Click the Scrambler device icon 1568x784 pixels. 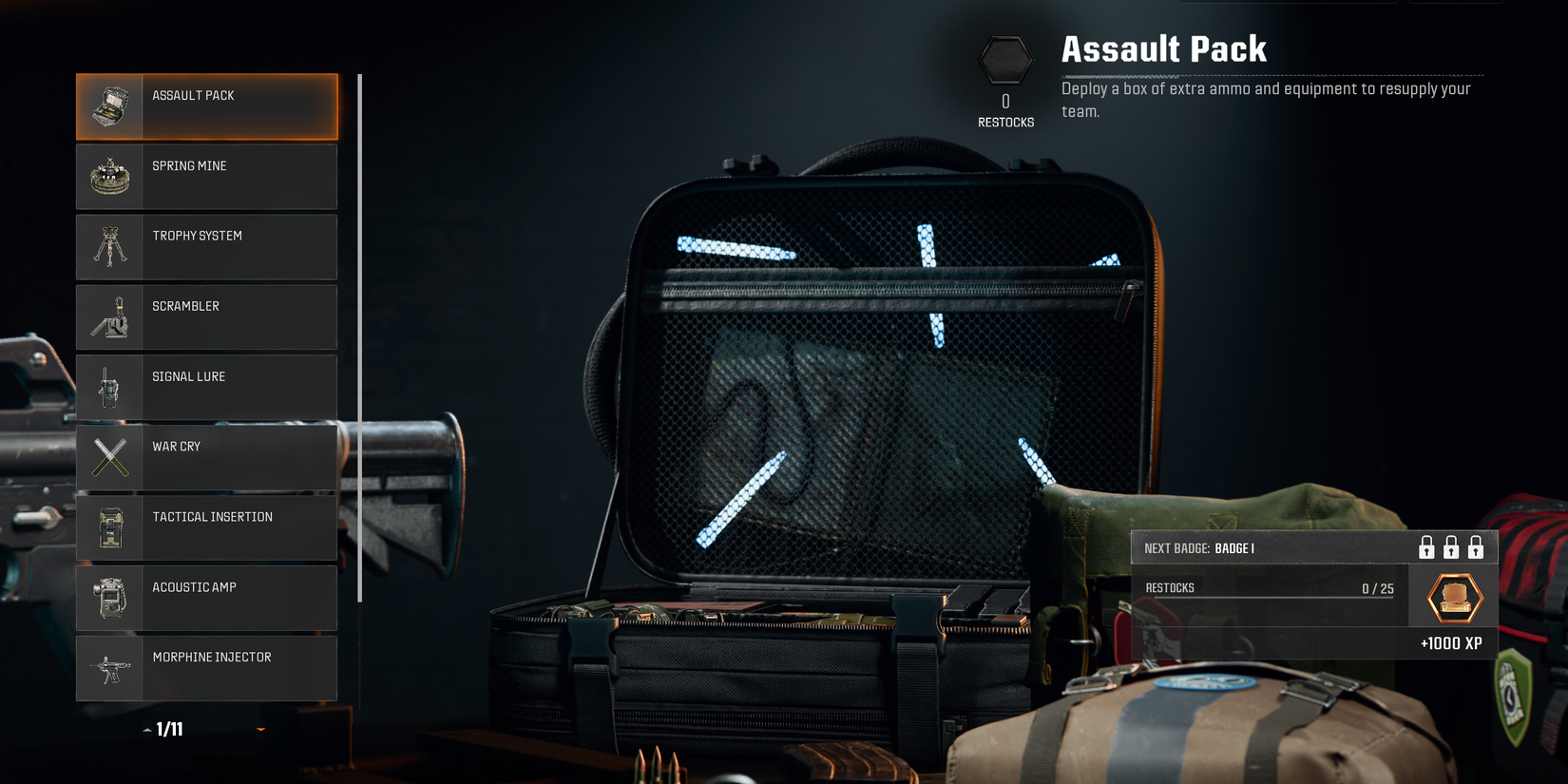point(110,316)
